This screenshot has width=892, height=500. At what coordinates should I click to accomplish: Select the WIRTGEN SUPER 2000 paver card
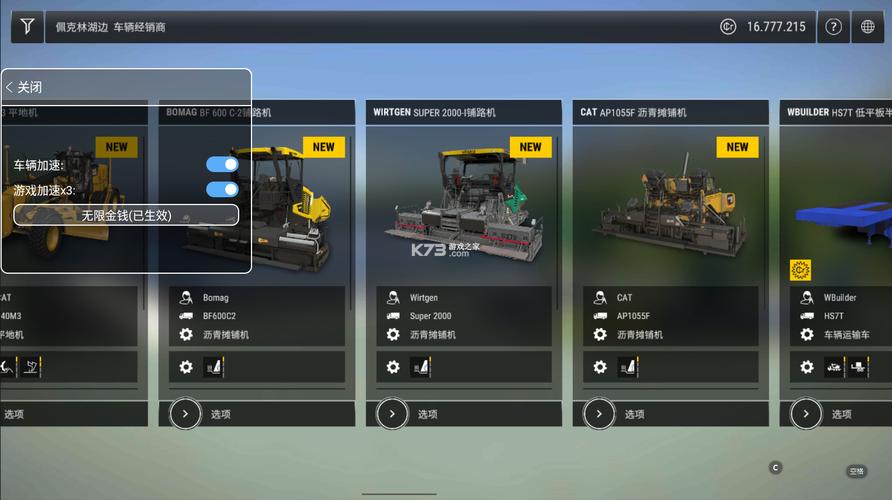[x=463, y=200]
